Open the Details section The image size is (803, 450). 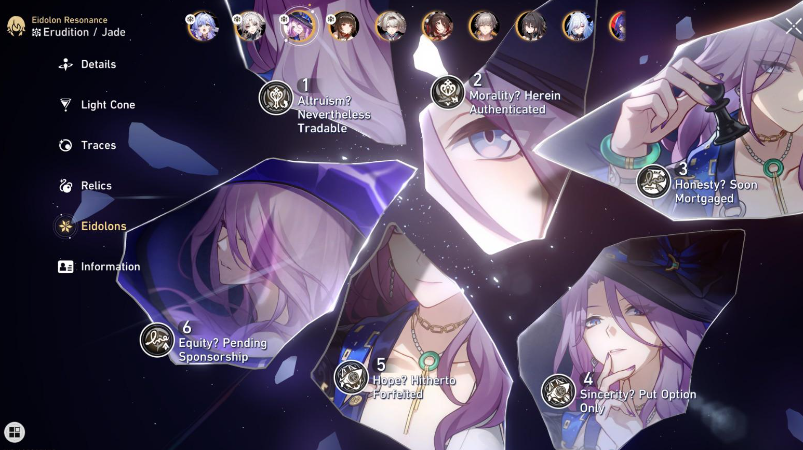[98, 64]
